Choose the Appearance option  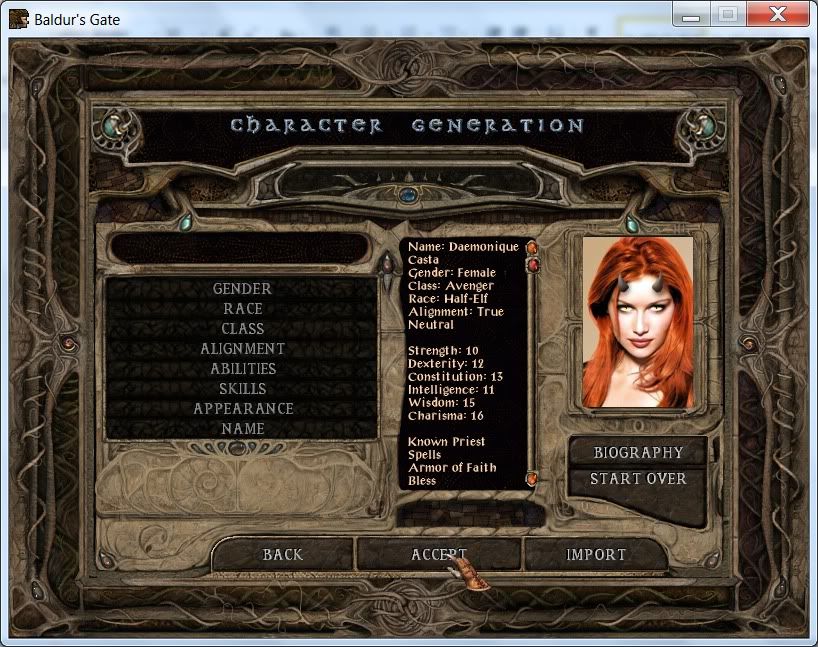tap(242, 409)
